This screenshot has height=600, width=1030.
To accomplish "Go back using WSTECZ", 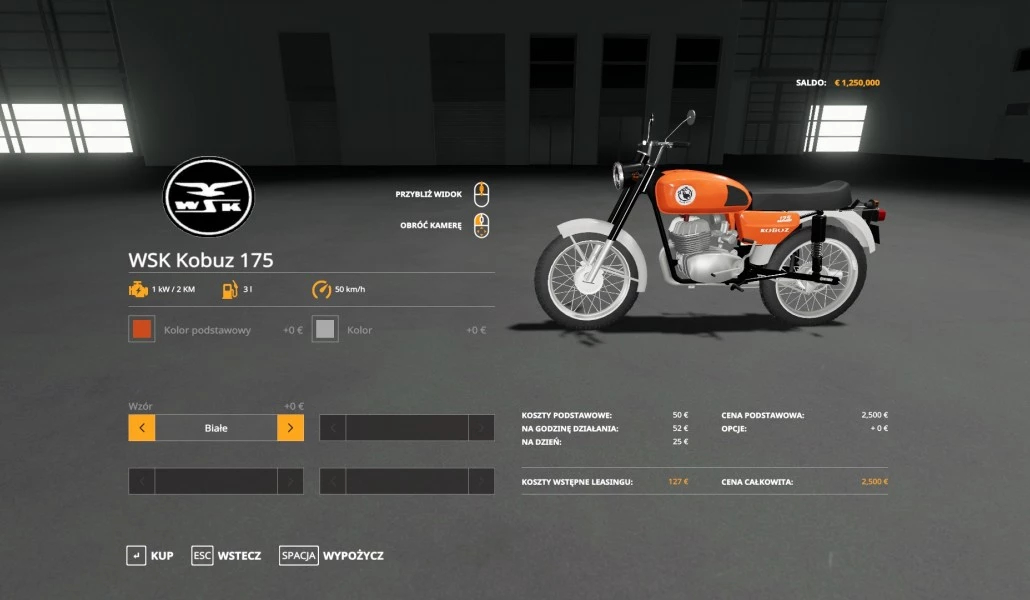I will 227,555.
